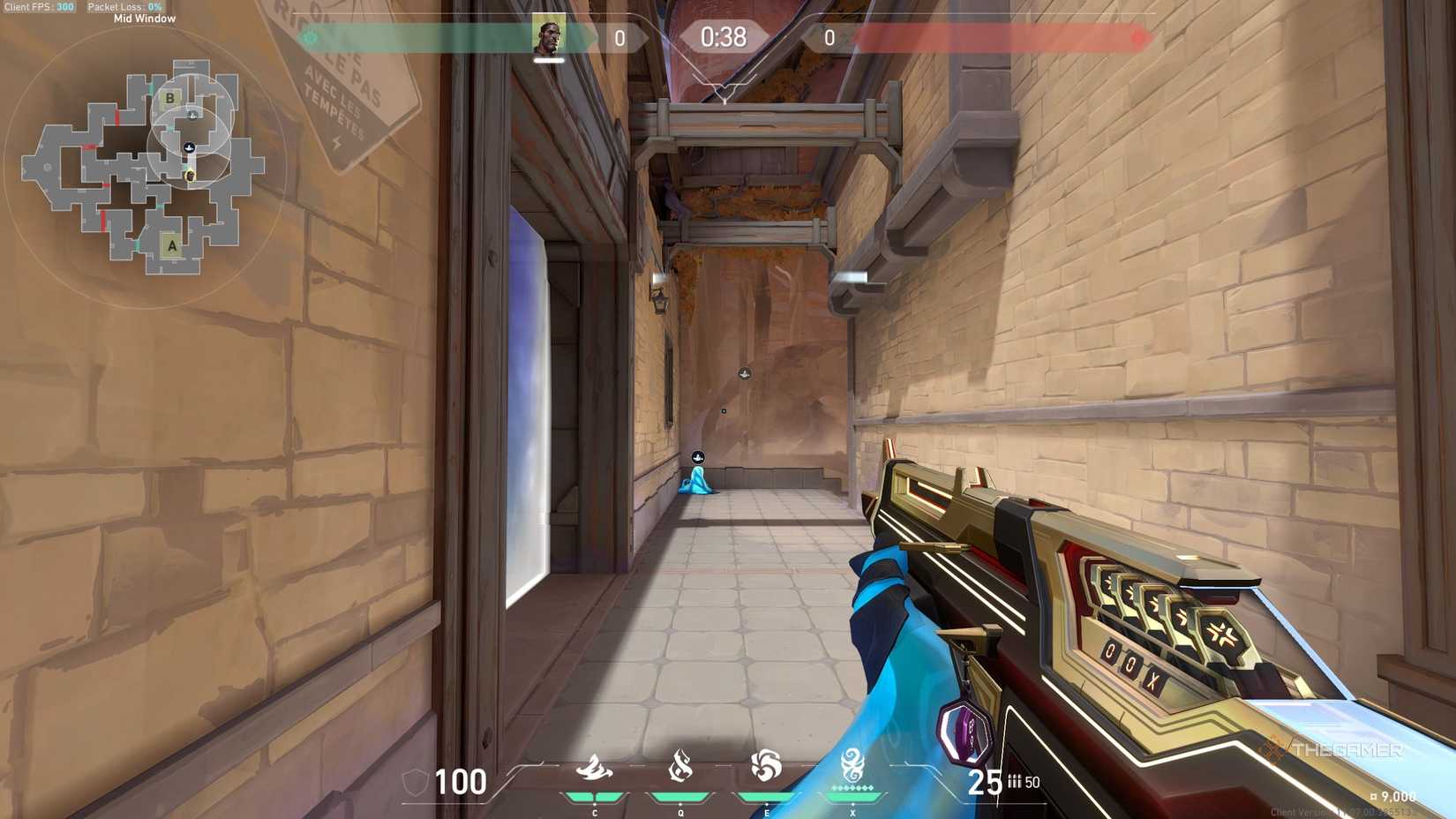Screen dimensions: 1456x819
Task: Click the player arrow on the minimap
Action: pyautogui.click(x=188, y=145)
